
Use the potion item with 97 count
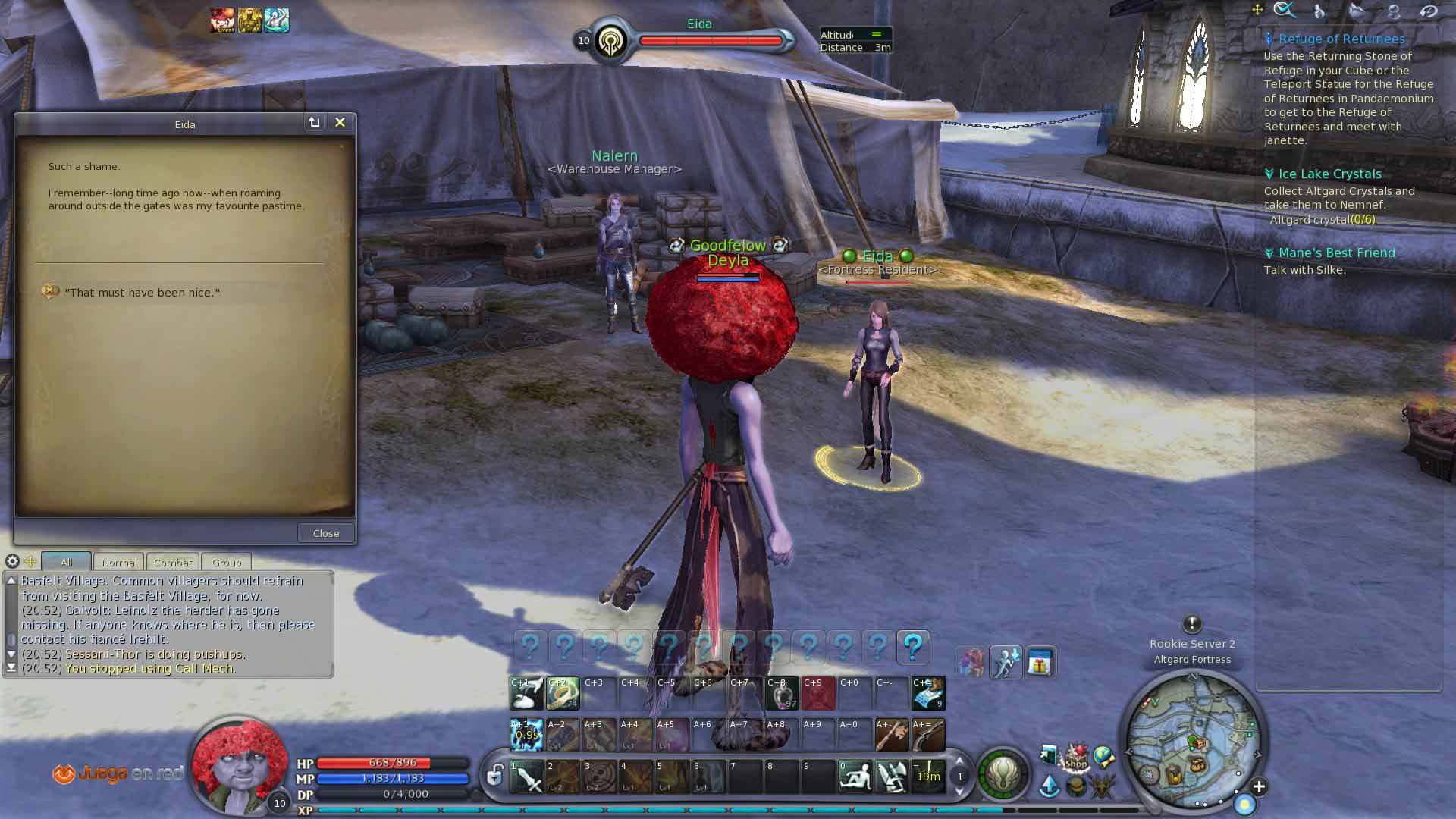782,693
